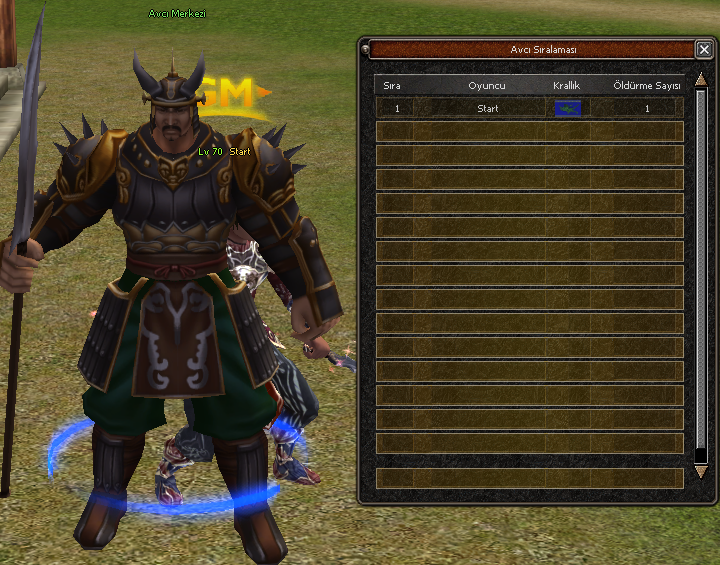The height and width of the screenshot is (565, 720).
Task: Click the ranking list's scroll-up arrow
Action: (700, 78)
